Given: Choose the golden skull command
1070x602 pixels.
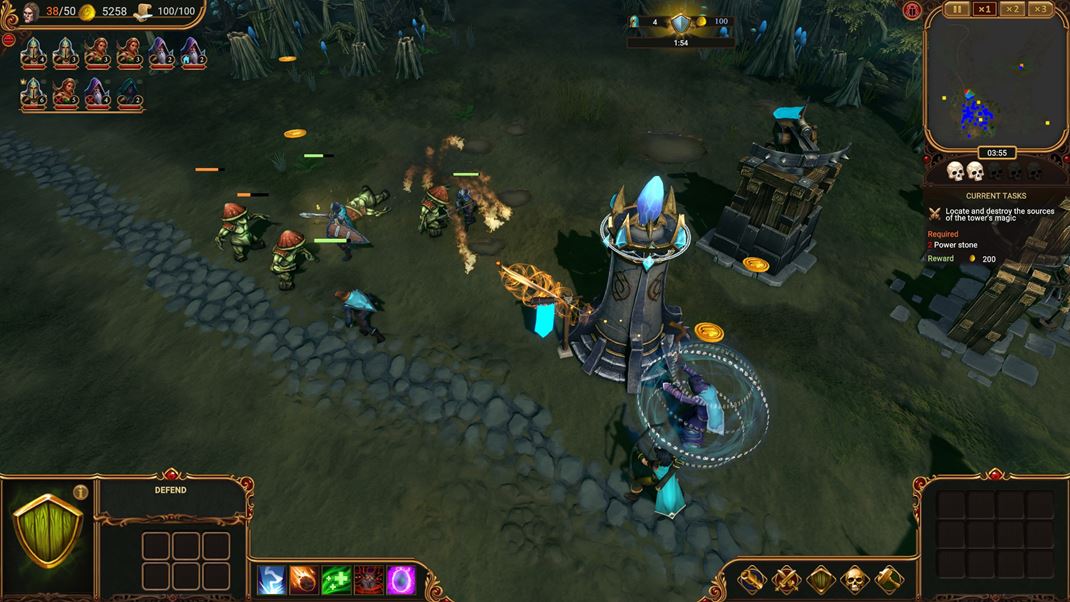Looking at the screenshot, I should tap(855, 579).
